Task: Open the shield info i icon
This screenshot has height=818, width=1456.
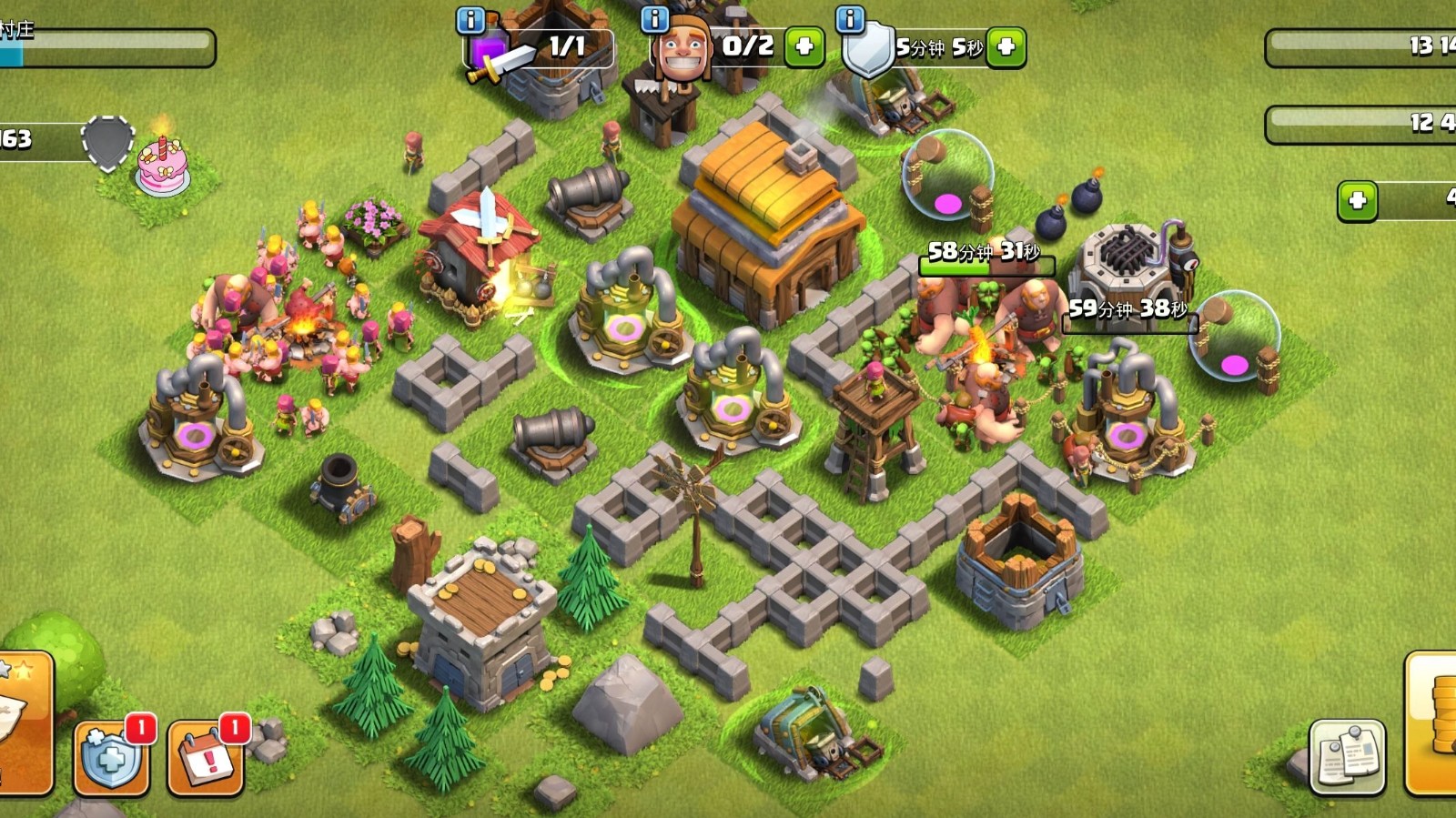Action: tap(849, 19)
